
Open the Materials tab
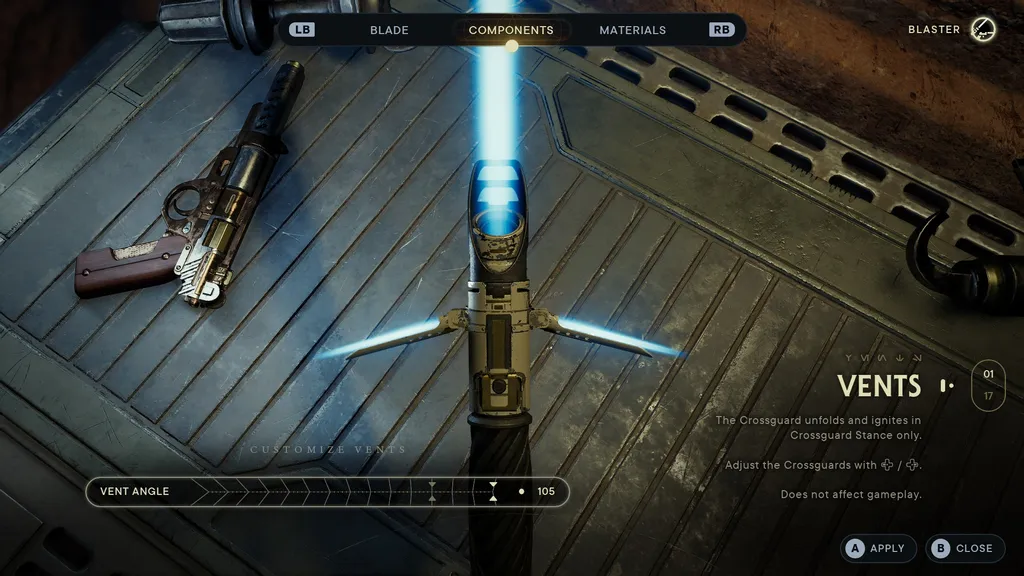coord(632,30)
